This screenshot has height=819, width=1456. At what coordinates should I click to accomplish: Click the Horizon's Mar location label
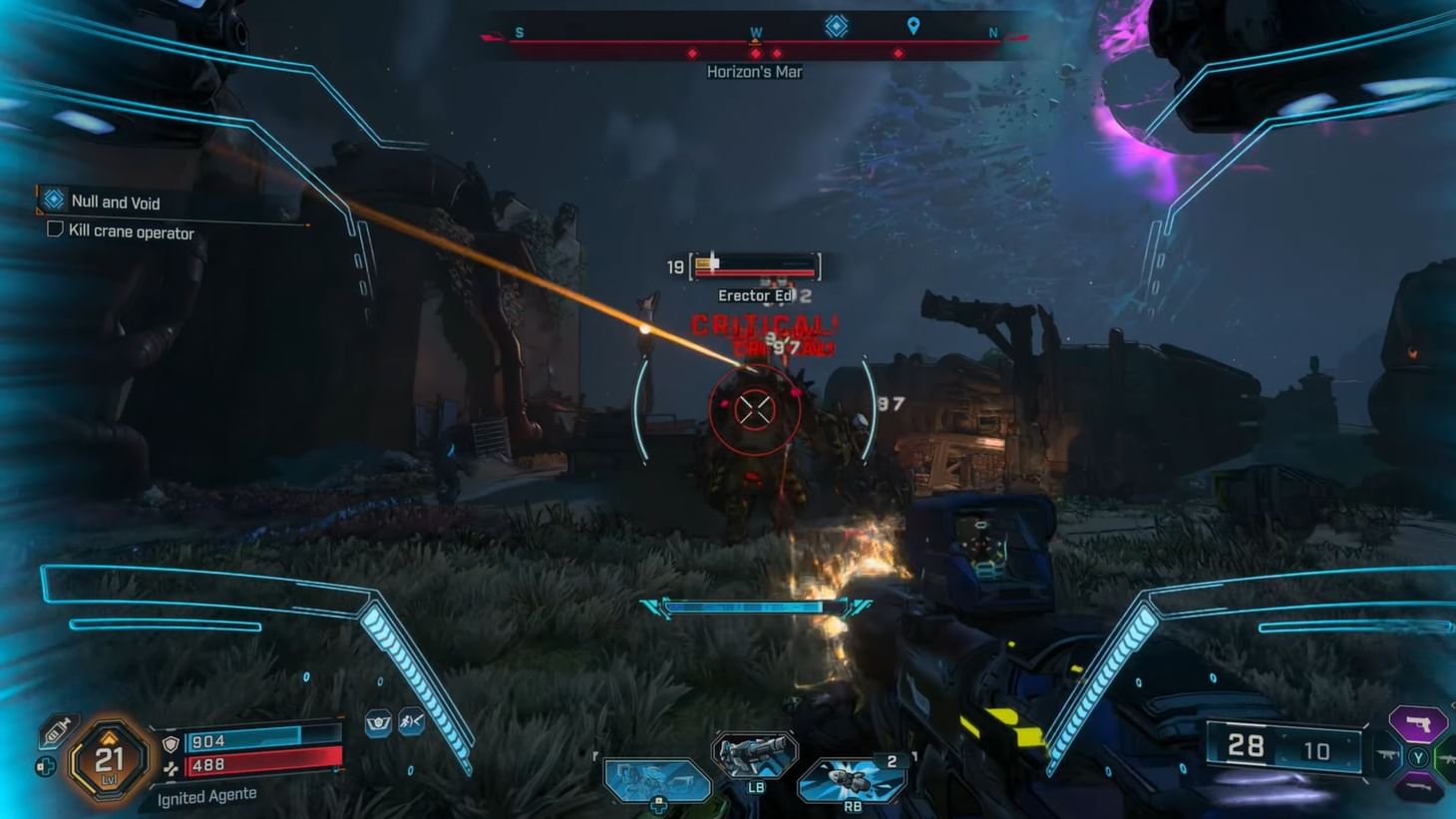tap(755, 71)
